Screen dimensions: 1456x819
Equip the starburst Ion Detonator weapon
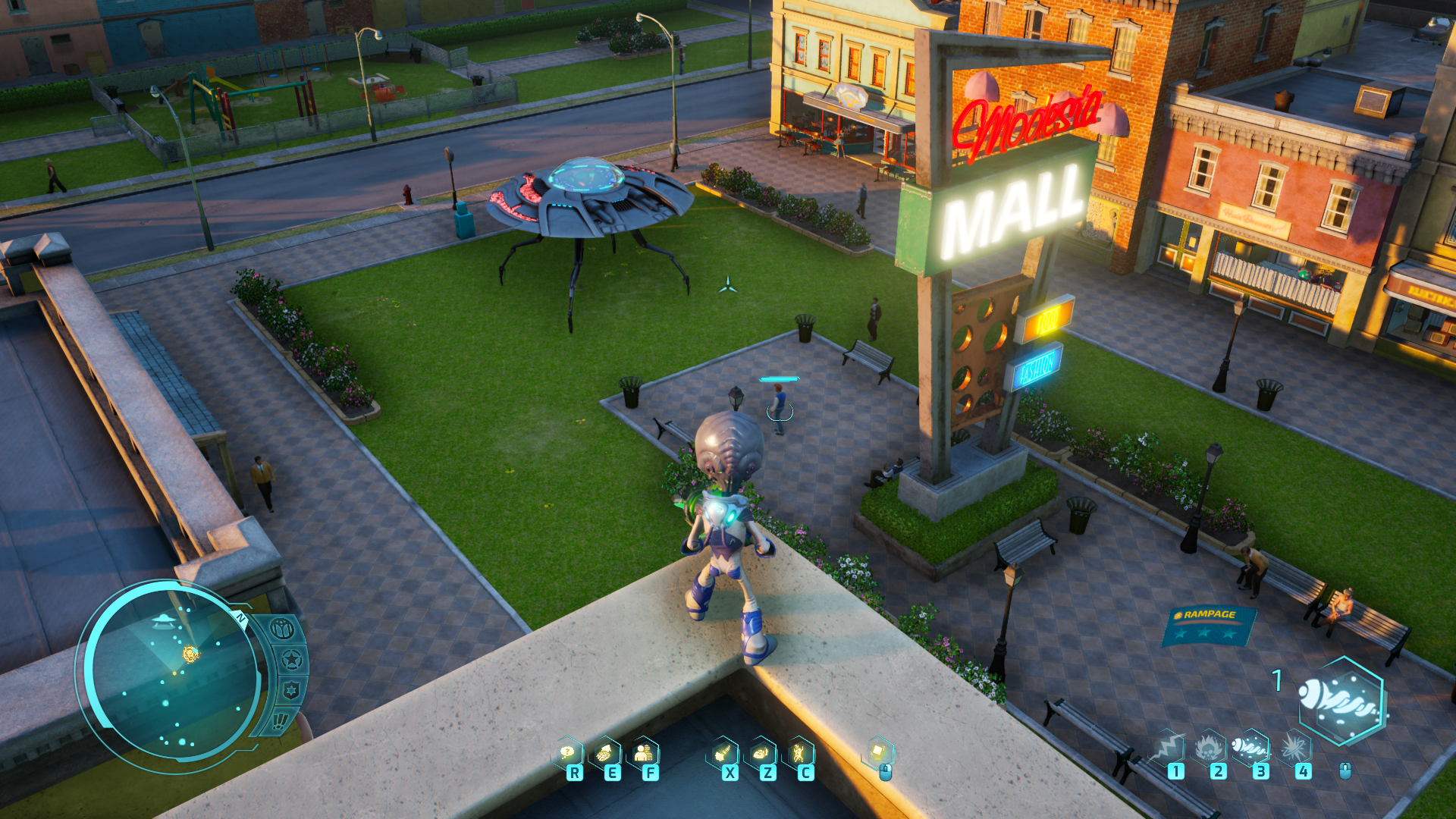[1294, 747]
